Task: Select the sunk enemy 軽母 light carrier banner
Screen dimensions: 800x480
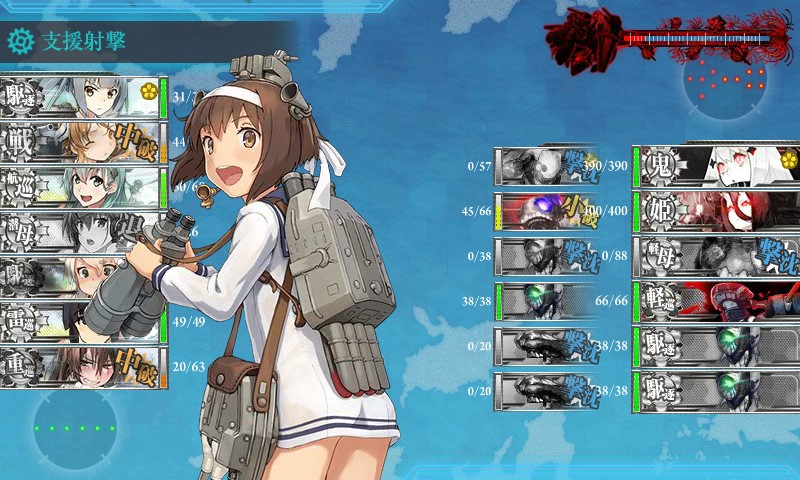Action: [x=715, y=254]
